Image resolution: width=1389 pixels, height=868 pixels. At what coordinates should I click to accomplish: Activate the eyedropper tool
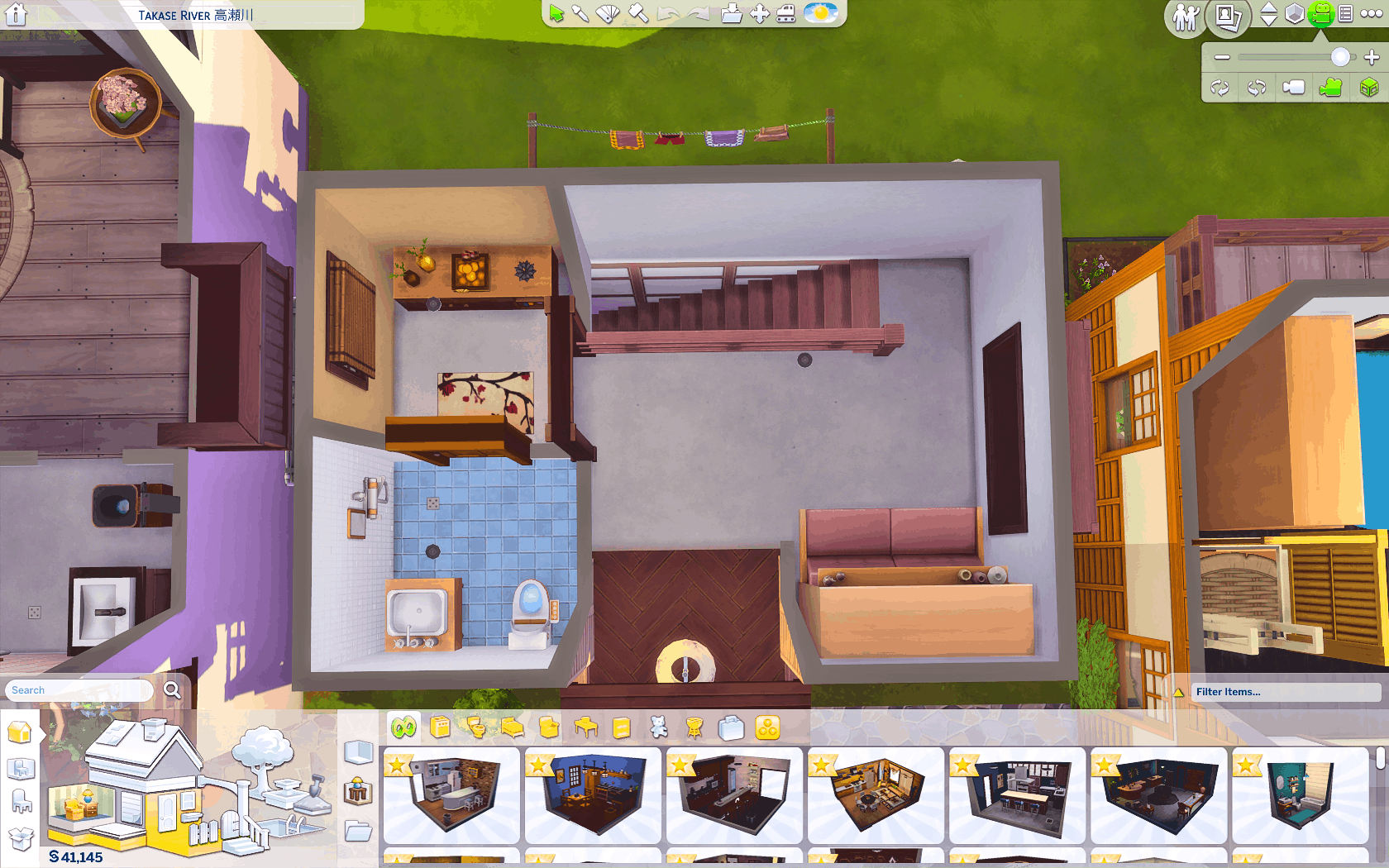point(580,14)
